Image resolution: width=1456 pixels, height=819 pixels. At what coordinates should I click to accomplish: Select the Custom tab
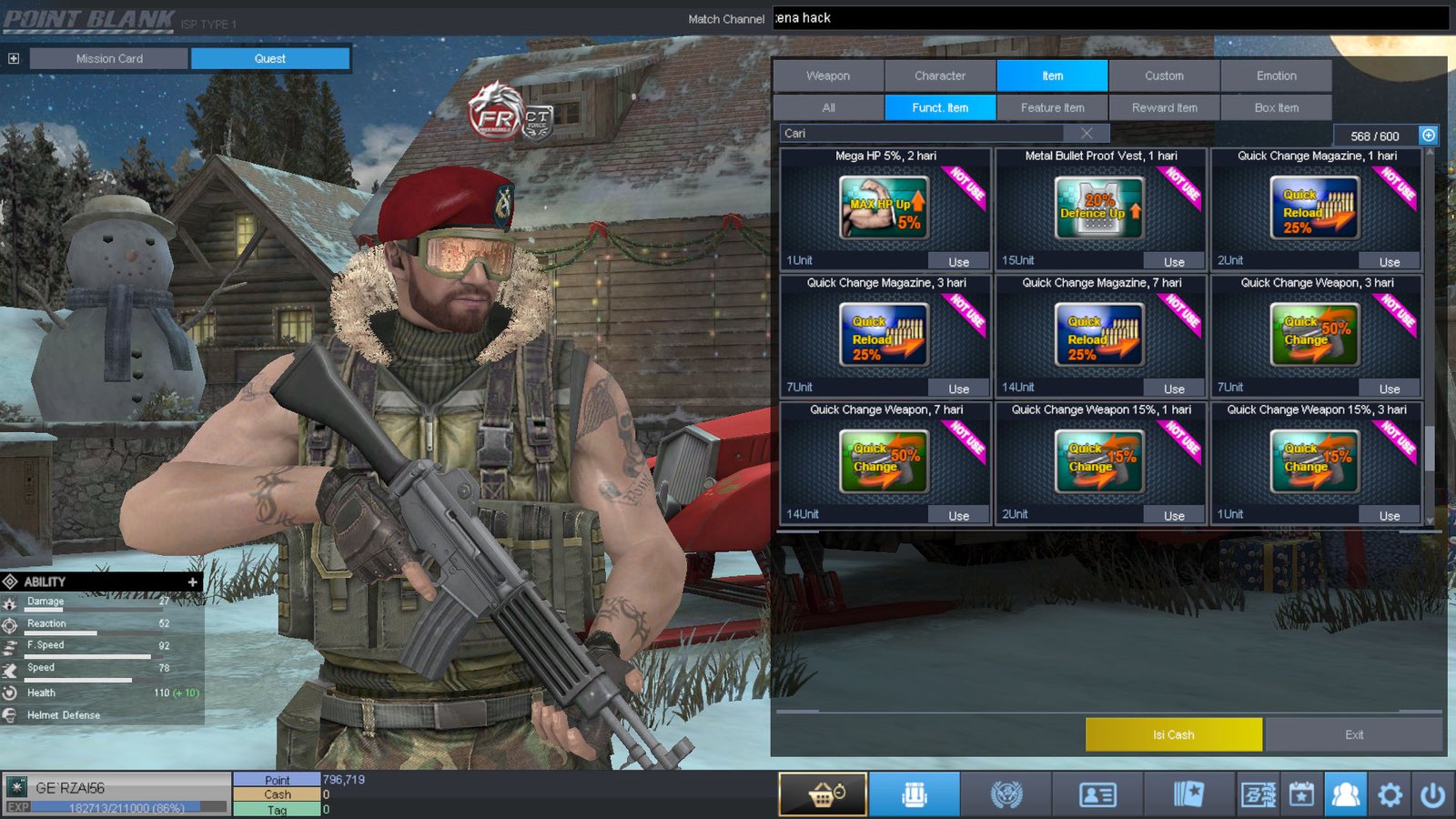tap(1164, 76)
